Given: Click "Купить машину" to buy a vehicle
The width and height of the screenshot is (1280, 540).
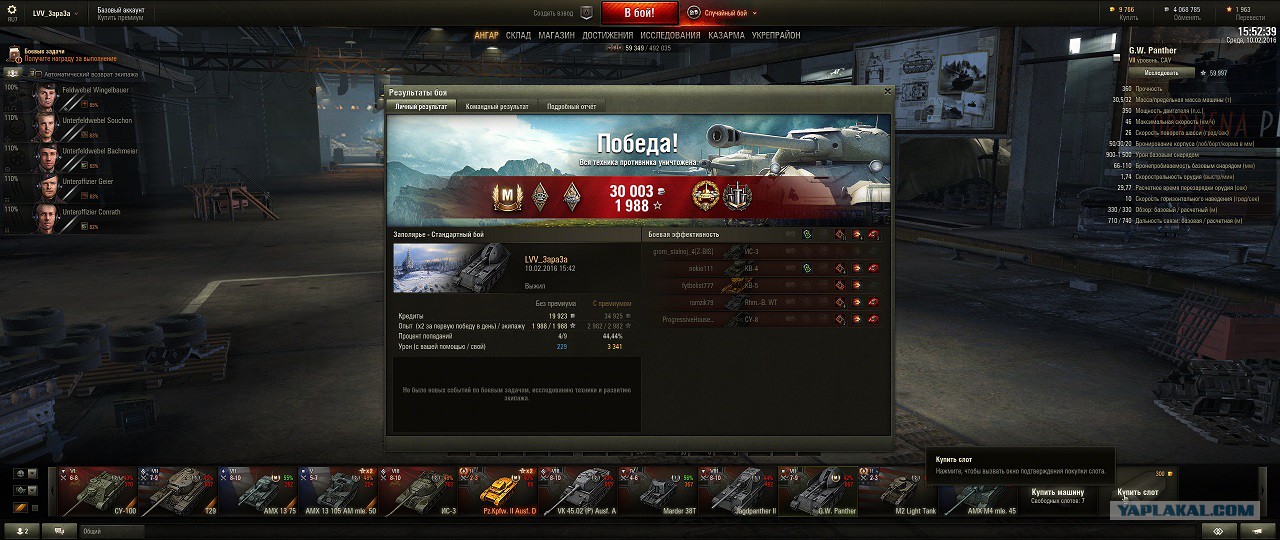Looking at the screenshot, I should [1057, 492].
